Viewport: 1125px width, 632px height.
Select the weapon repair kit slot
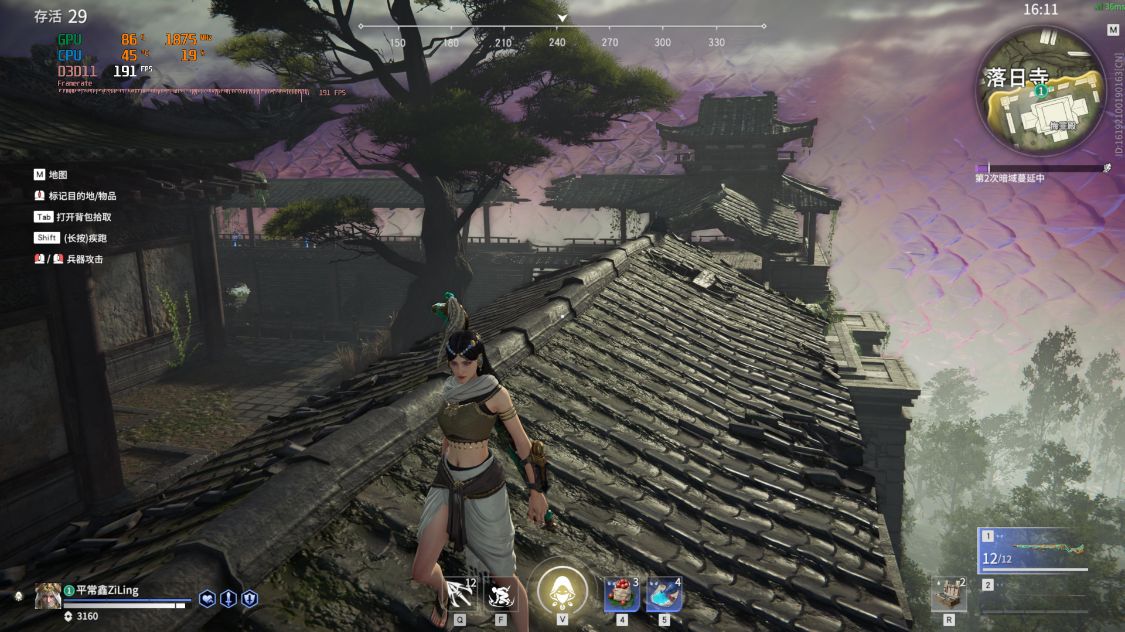[x=948, y=594]
